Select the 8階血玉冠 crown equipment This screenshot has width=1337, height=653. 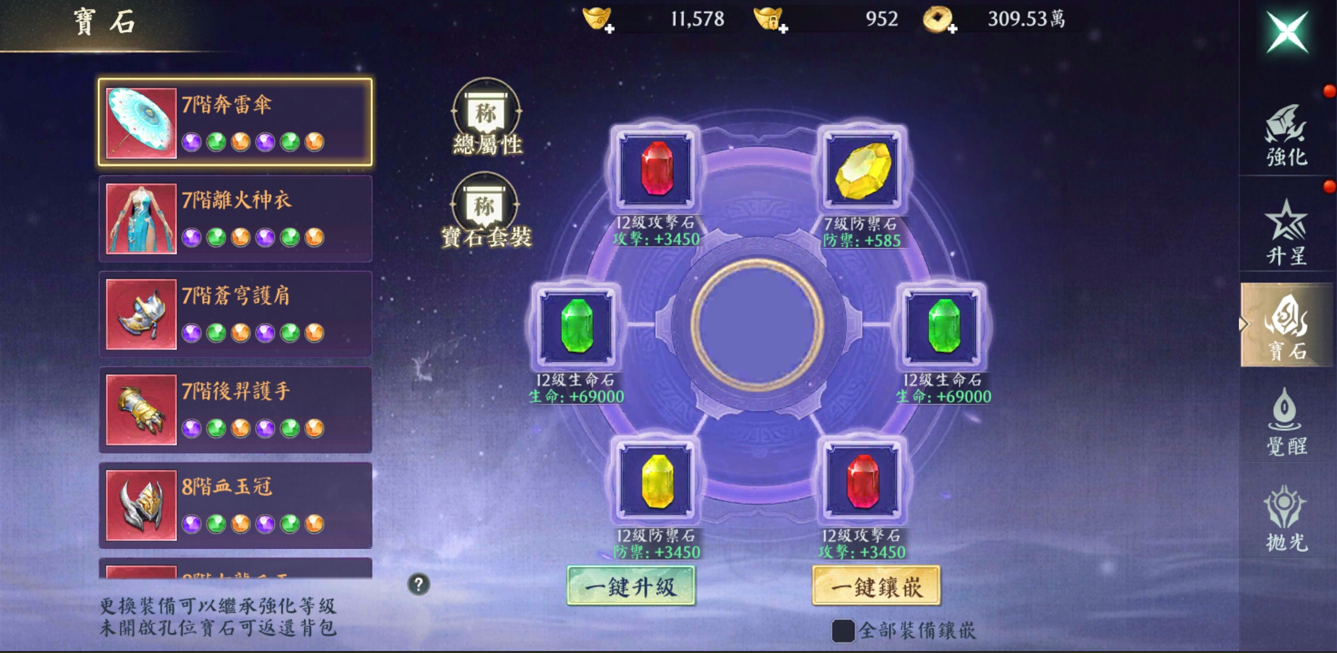coord(235,505)
